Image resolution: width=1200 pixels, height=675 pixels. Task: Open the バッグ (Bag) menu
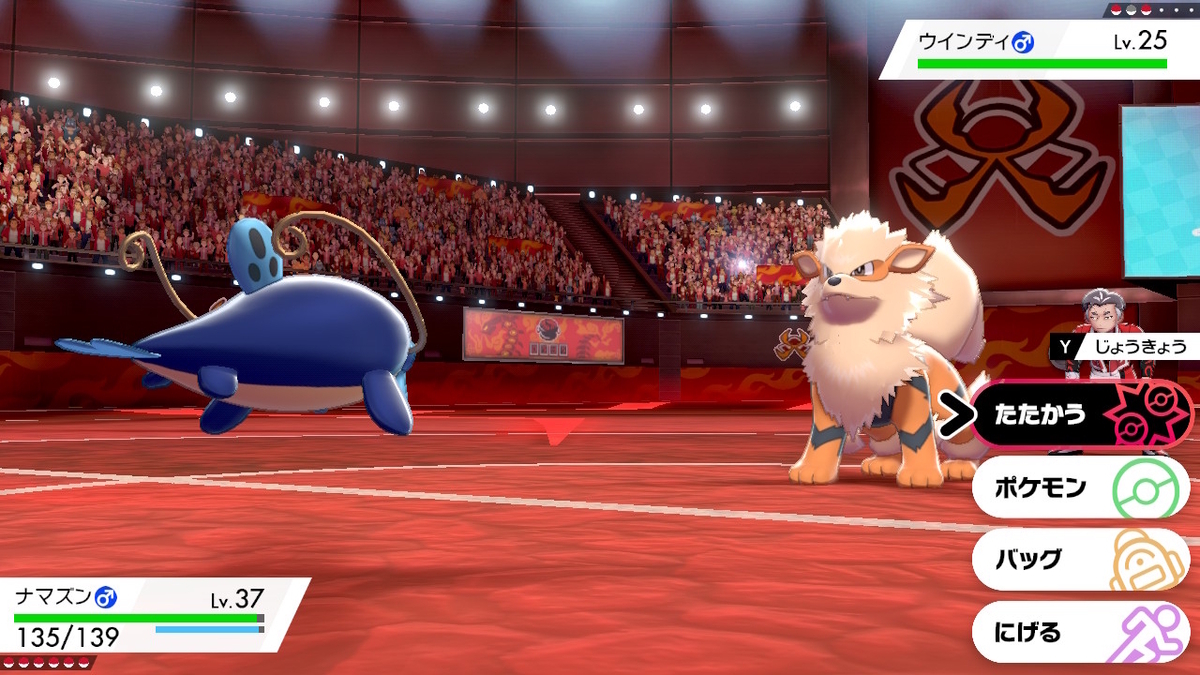coord(1080,560)
